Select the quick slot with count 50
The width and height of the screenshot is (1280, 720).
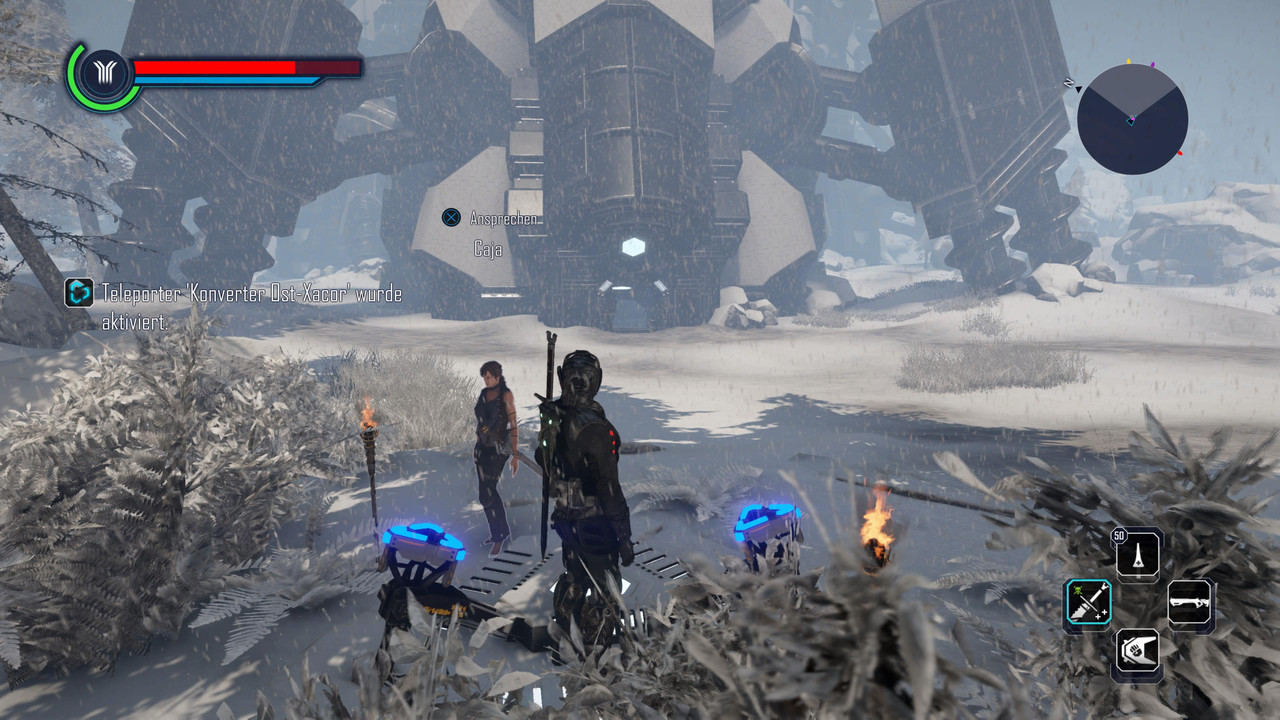click(1139, 554)
